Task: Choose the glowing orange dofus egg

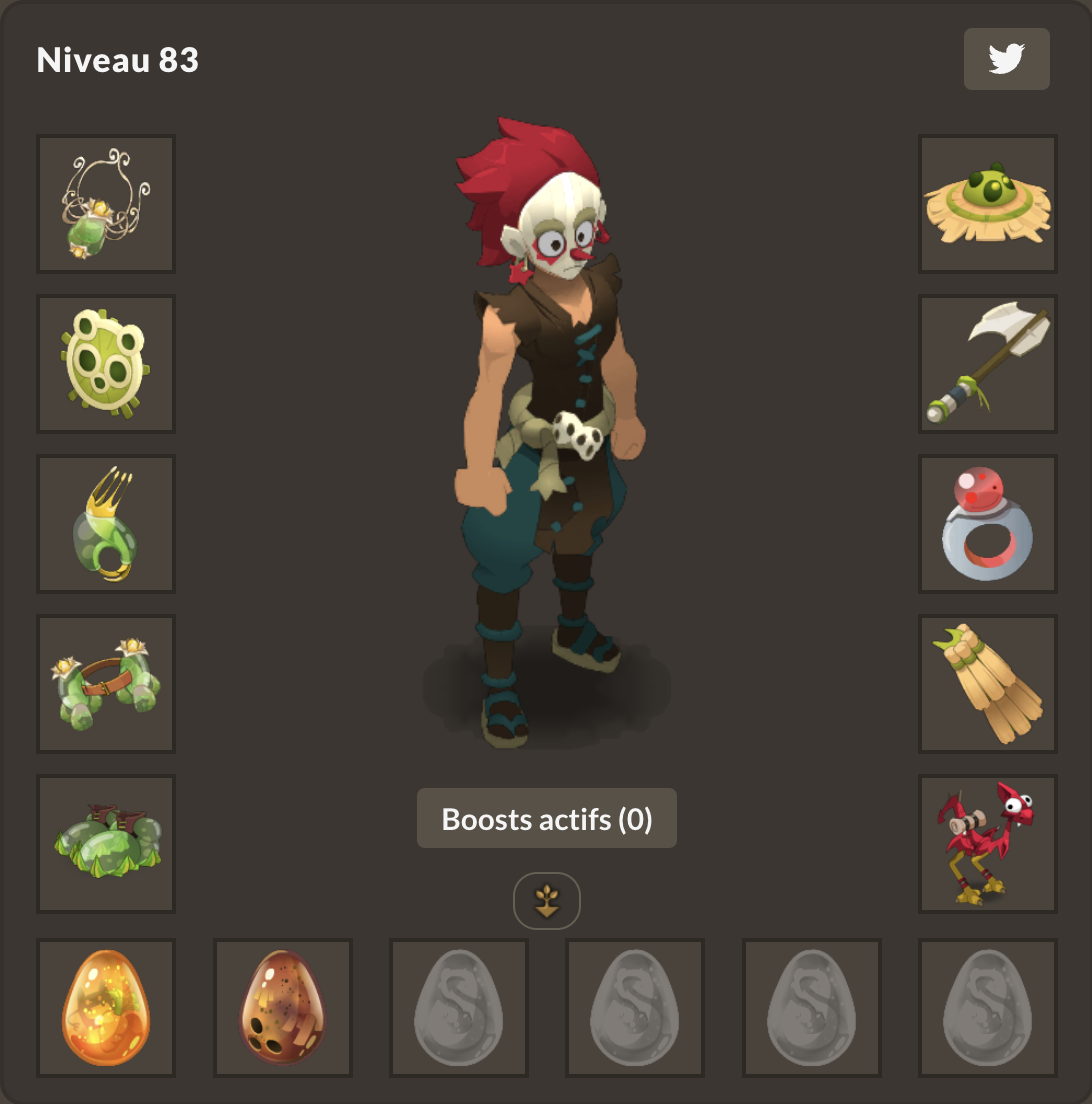Action: [106, 1008]
